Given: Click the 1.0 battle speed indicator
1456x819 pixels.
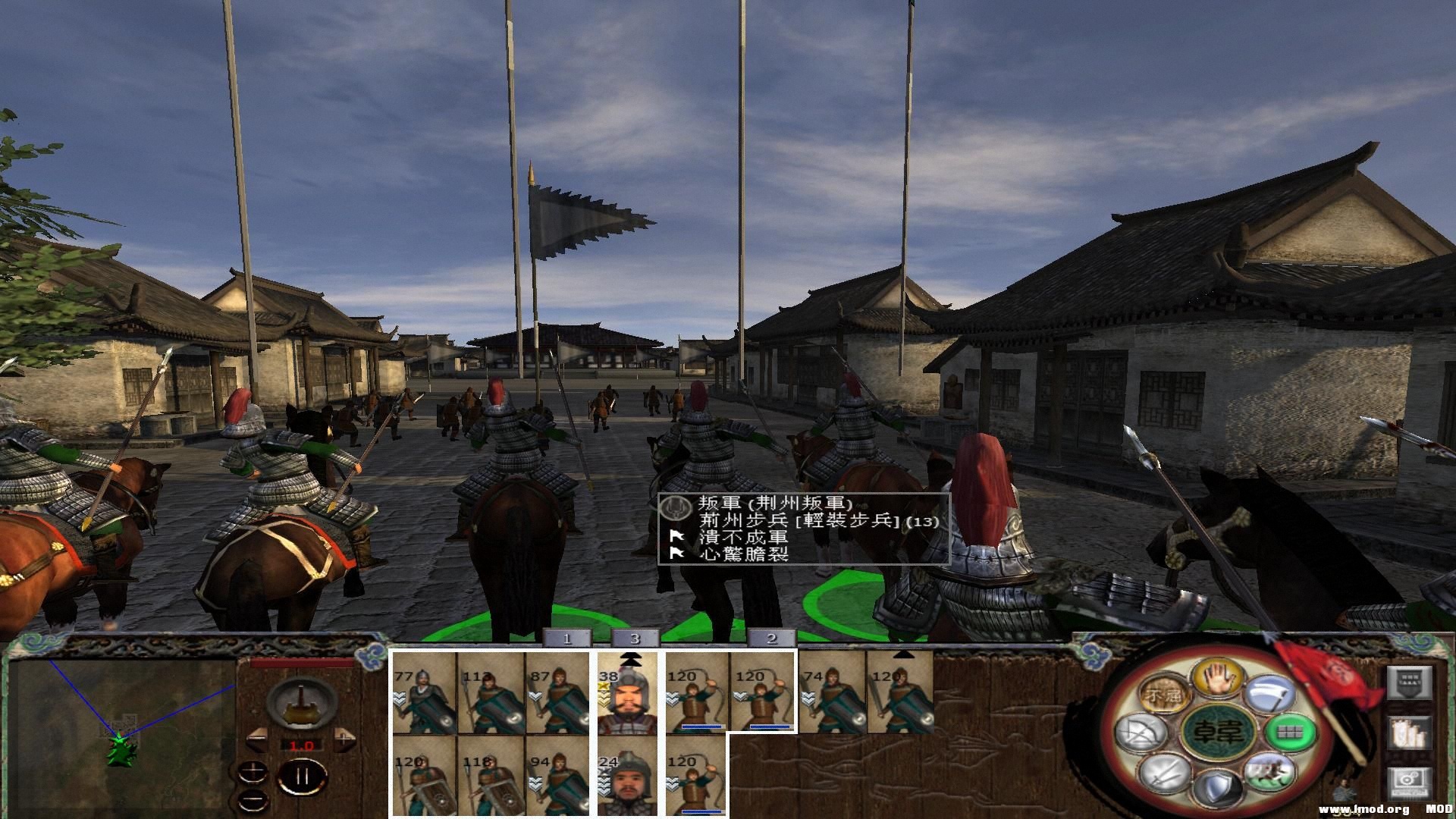Looking at the screenshot, I should click(x=301, y=745).
